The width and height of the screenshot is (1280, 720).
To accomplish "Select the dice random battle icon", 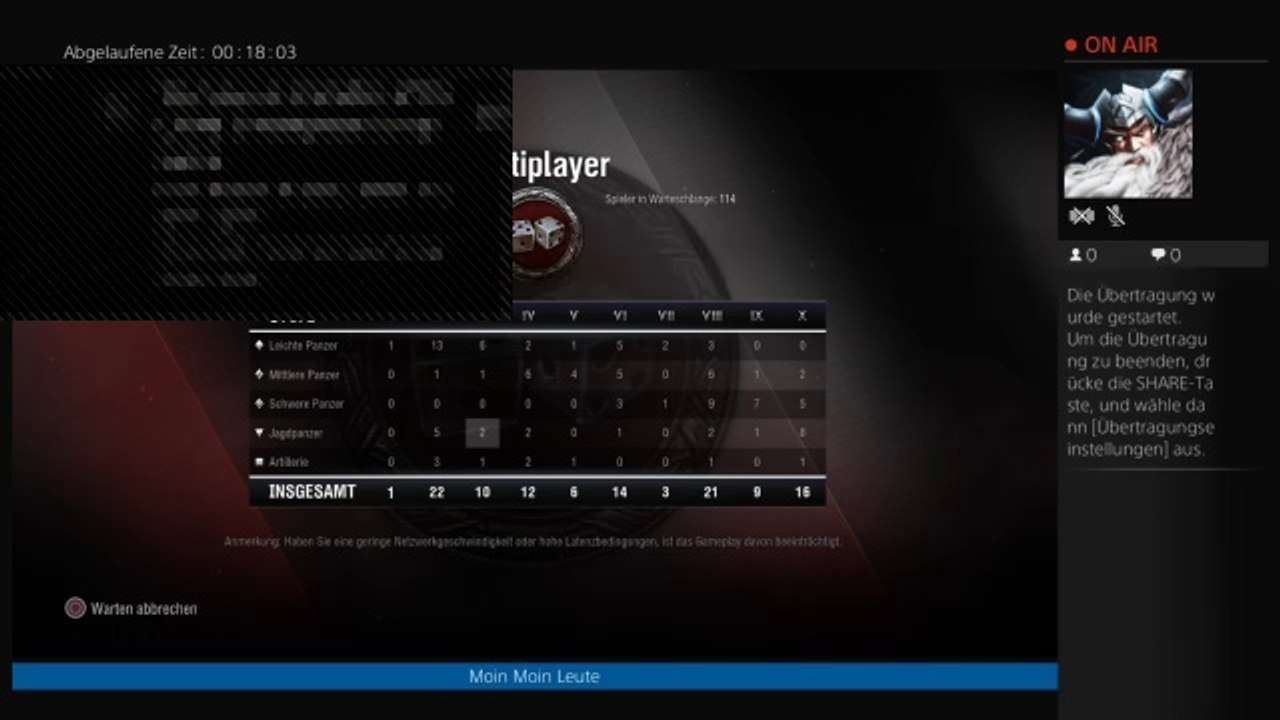I will 543,234.
